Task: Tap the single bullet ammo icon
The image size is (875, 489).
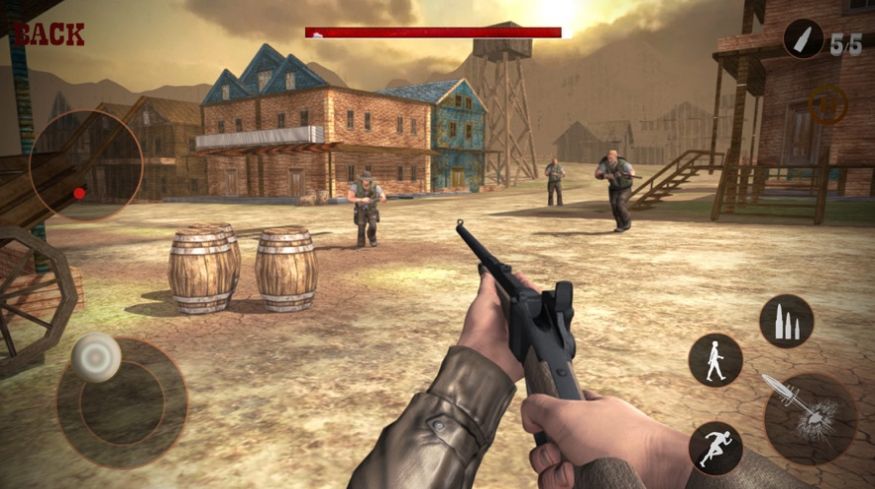Action: (x=802, y=38)
